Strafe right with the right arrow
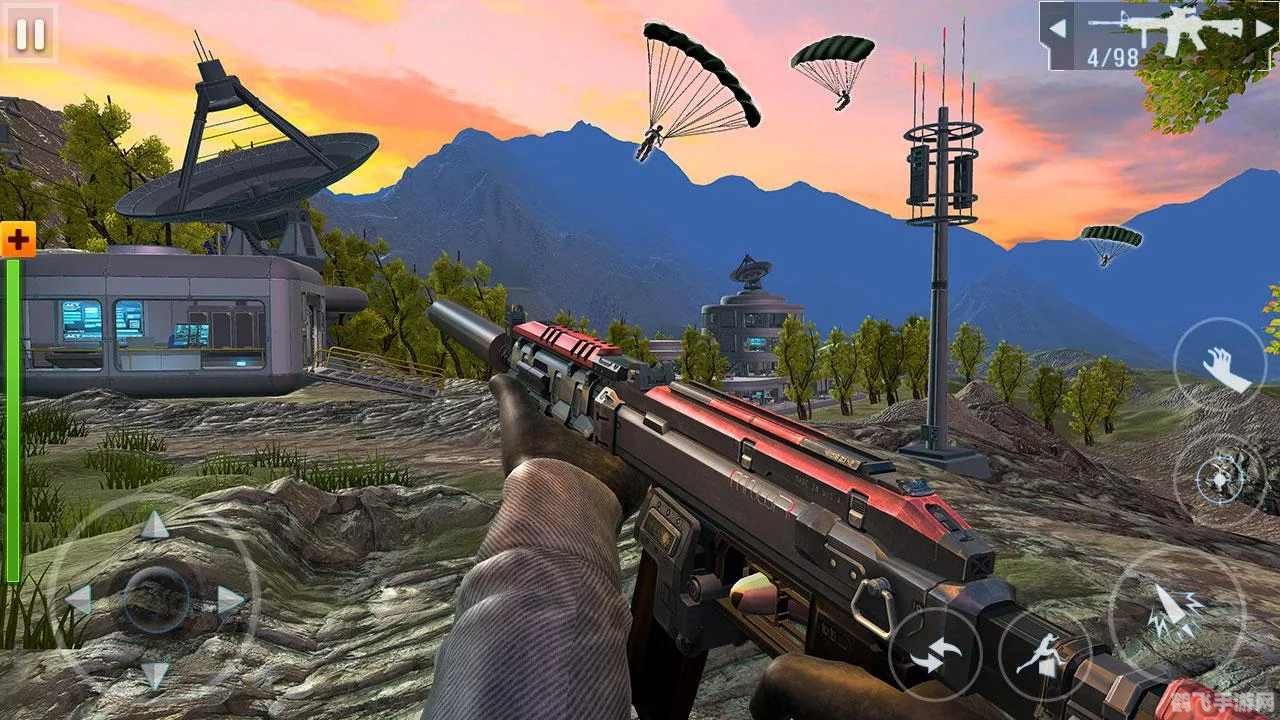Screen dimensions: 1280x720 point(231,600)
